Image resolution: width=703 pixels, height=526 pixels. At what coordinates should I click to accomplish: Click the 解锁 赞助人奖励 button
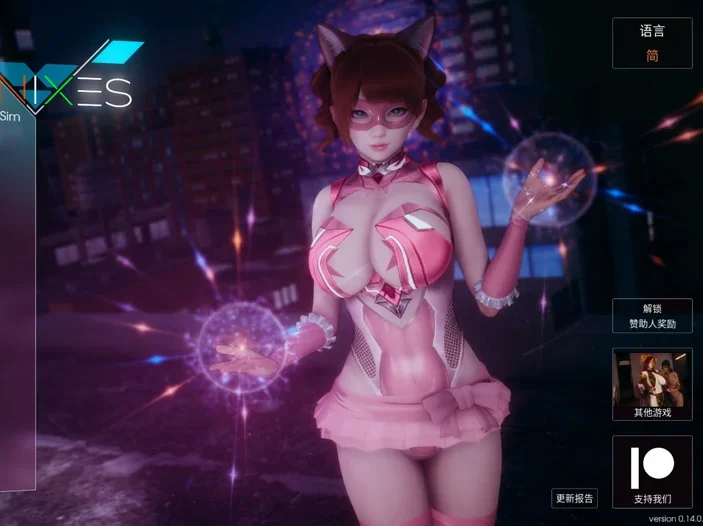[x=652, y=316]
